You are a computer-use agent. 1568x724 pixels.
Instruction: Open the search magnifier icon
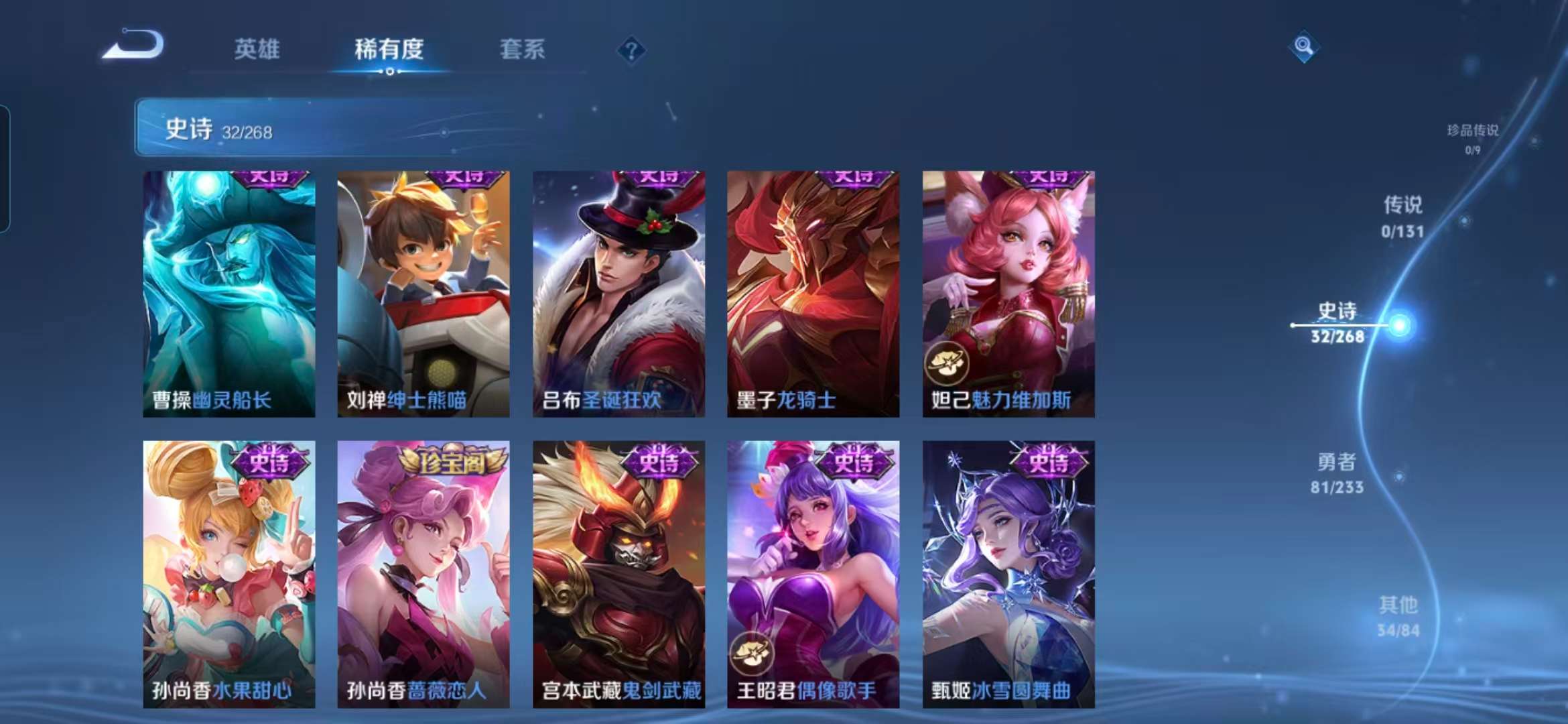pyautogui.click(x=1303, y=48)
